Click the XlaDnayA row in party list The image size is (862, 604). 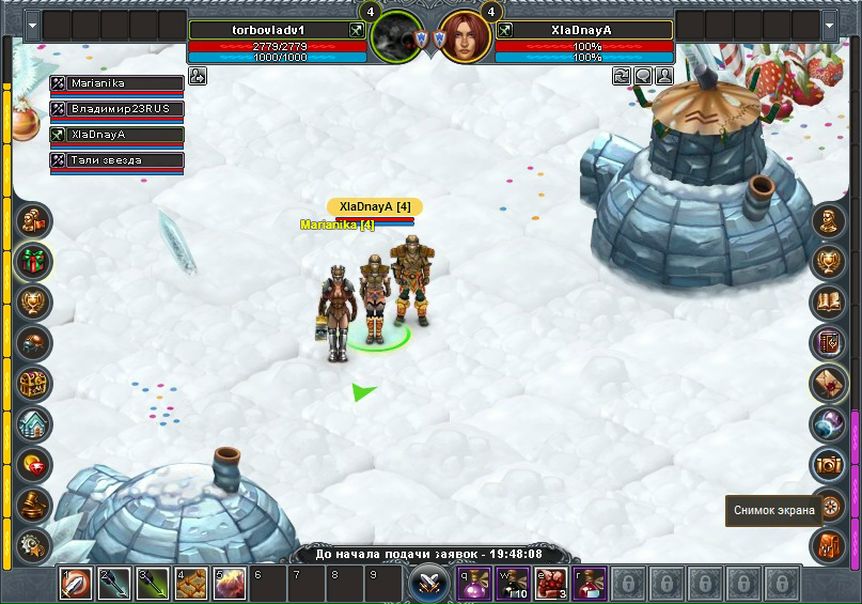pyautogui.click(x=116, y=134)
